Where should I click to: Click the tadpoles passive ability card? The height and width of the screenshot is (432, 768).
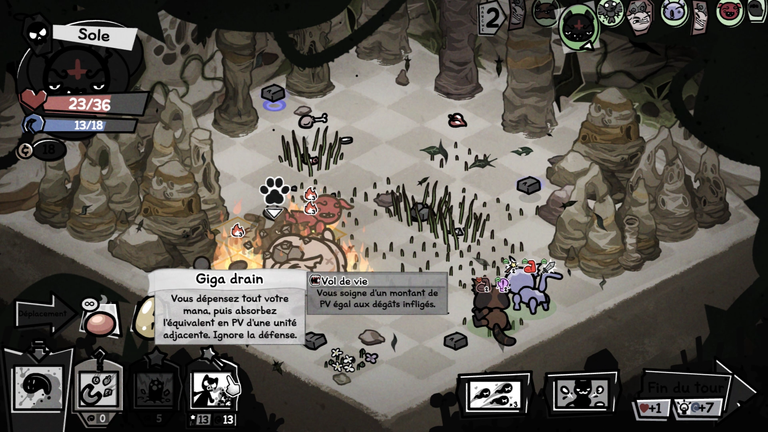pos(492,392)
